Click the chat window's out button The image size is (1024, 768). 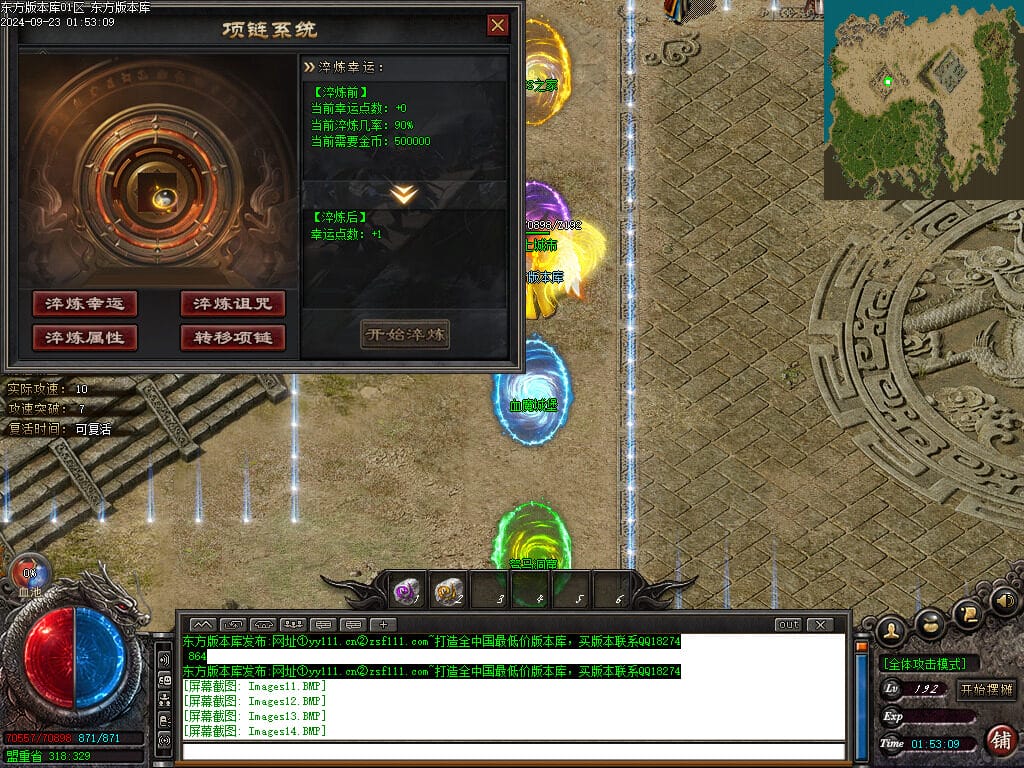tap(788, 625)
